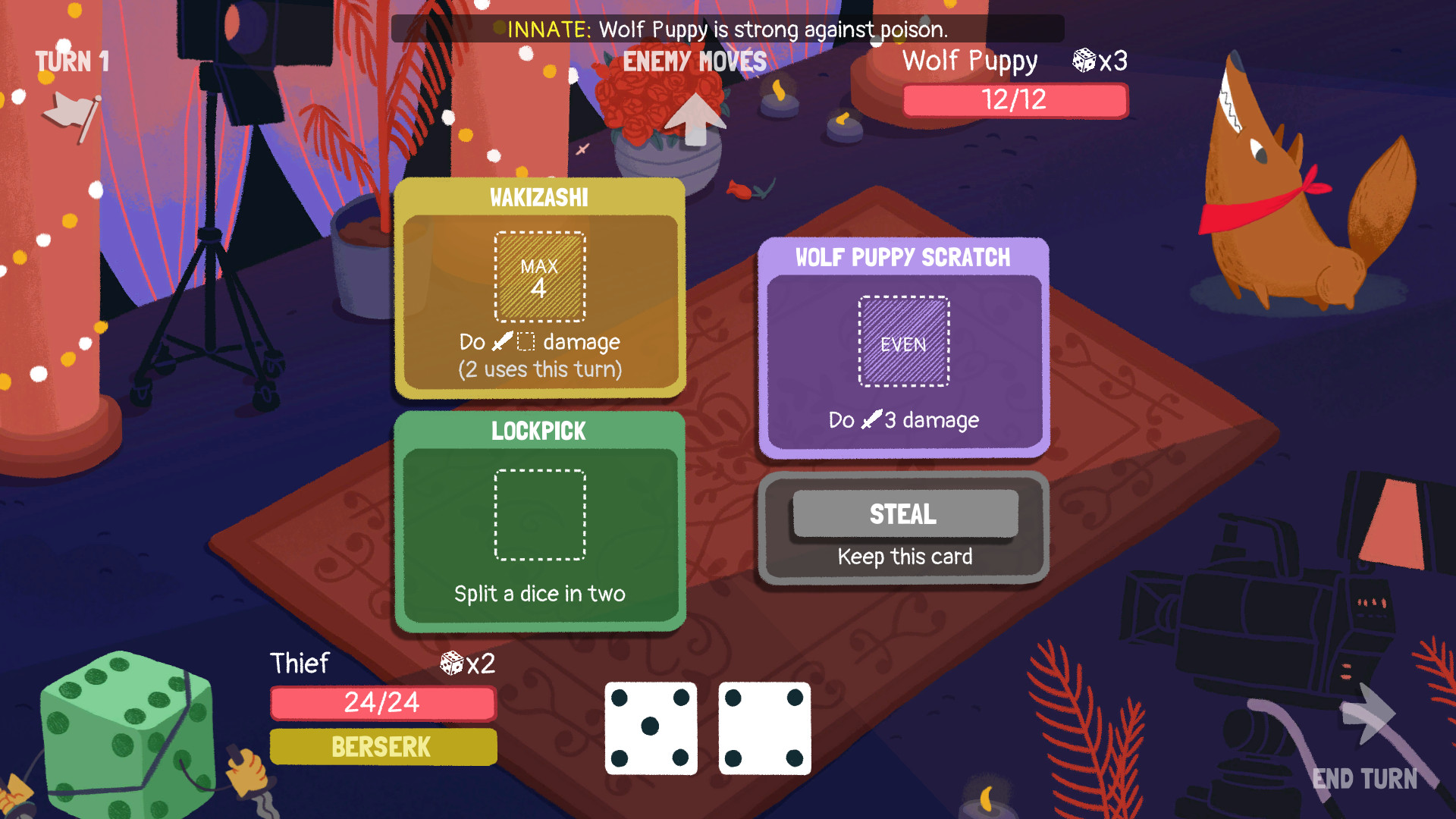Open the Wakizashi card details
Image resolution: width=1456 pixels, height=819 pixels.
[x=539, y=196]
